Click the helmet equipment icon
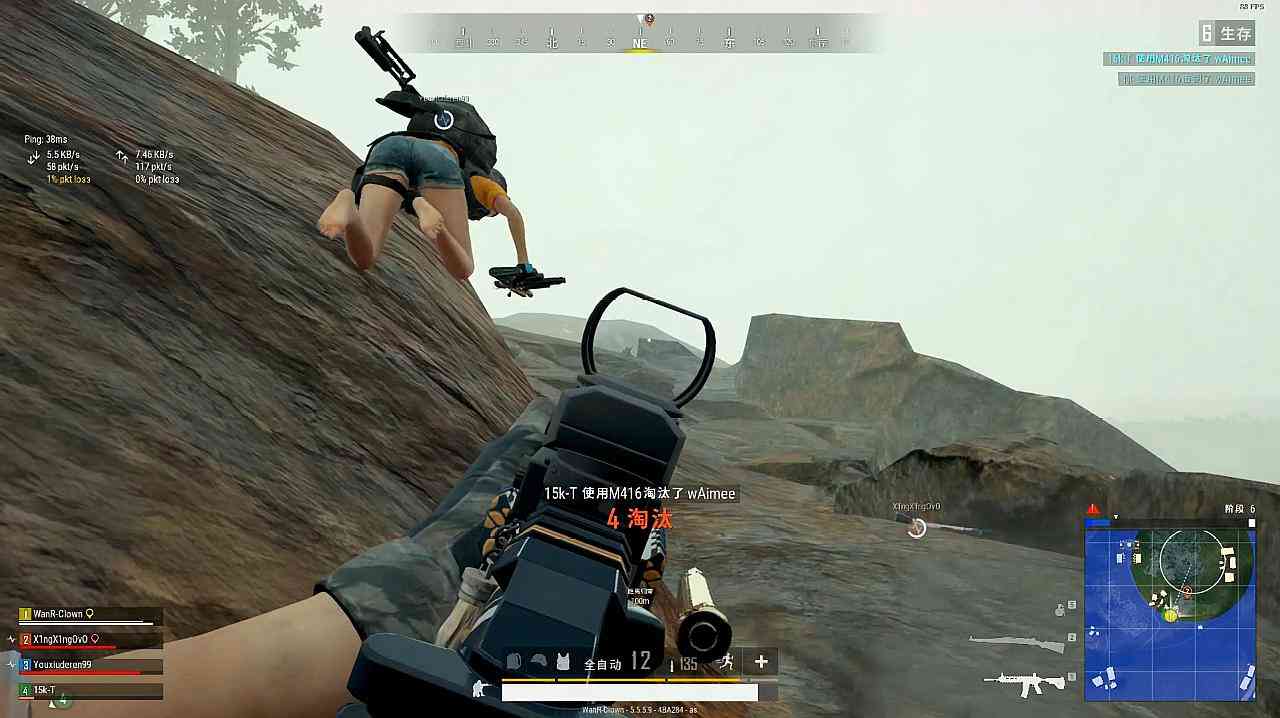 click(x=539, y=661)
